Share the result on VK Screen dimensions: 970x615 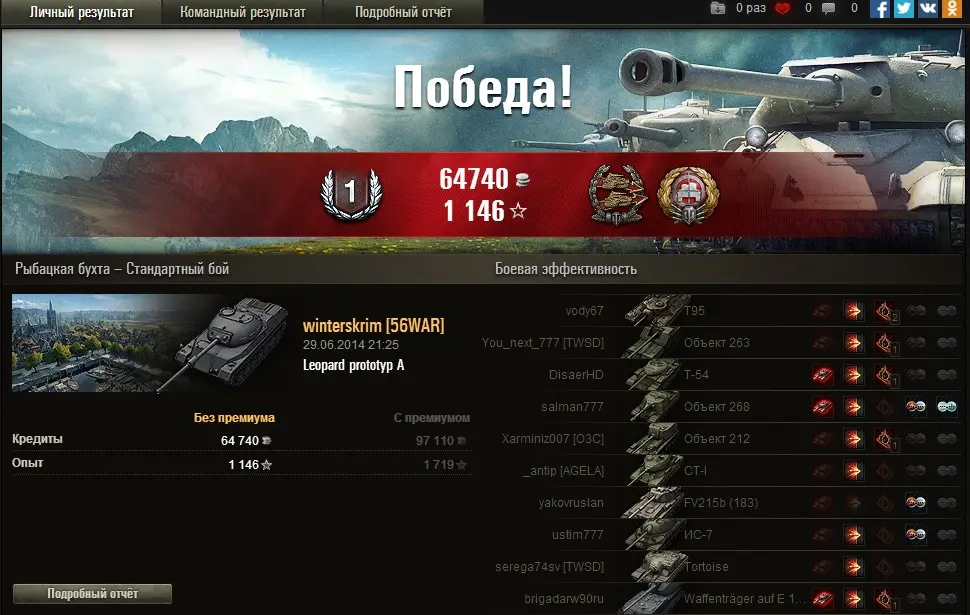pyautogui.click(x=927, y=9)
